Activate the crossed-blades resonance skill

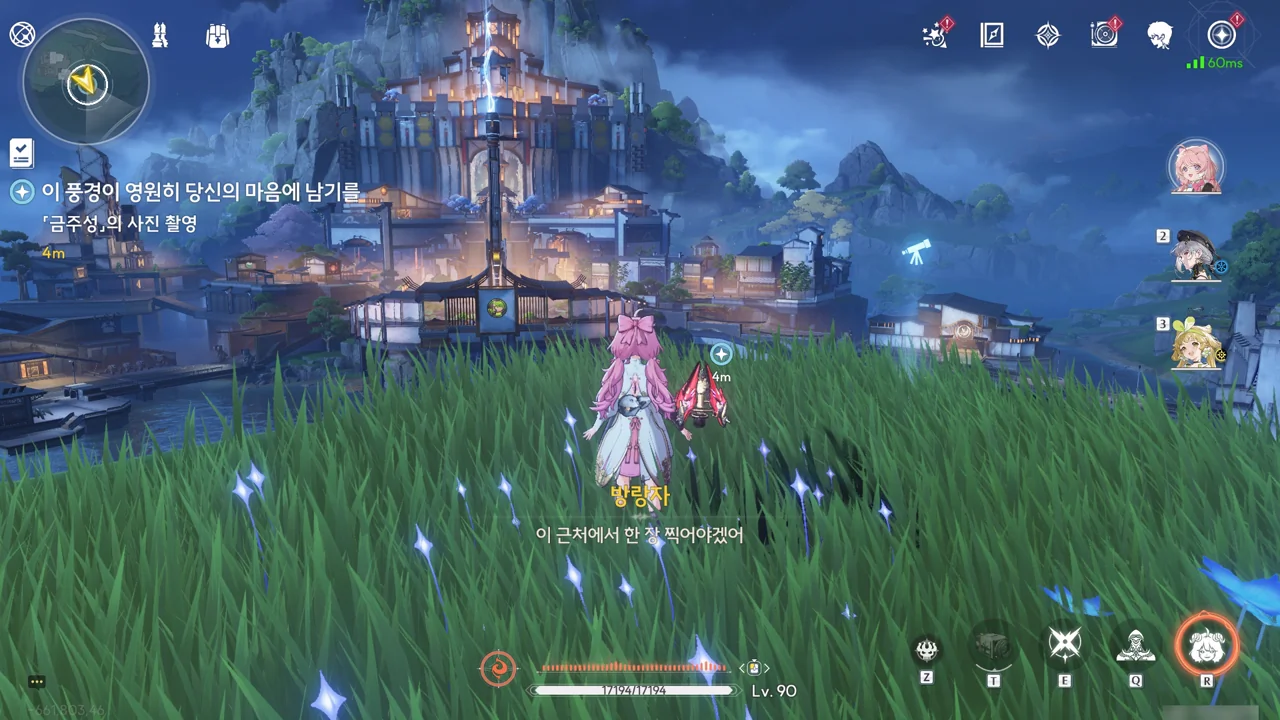(1064, 645)
